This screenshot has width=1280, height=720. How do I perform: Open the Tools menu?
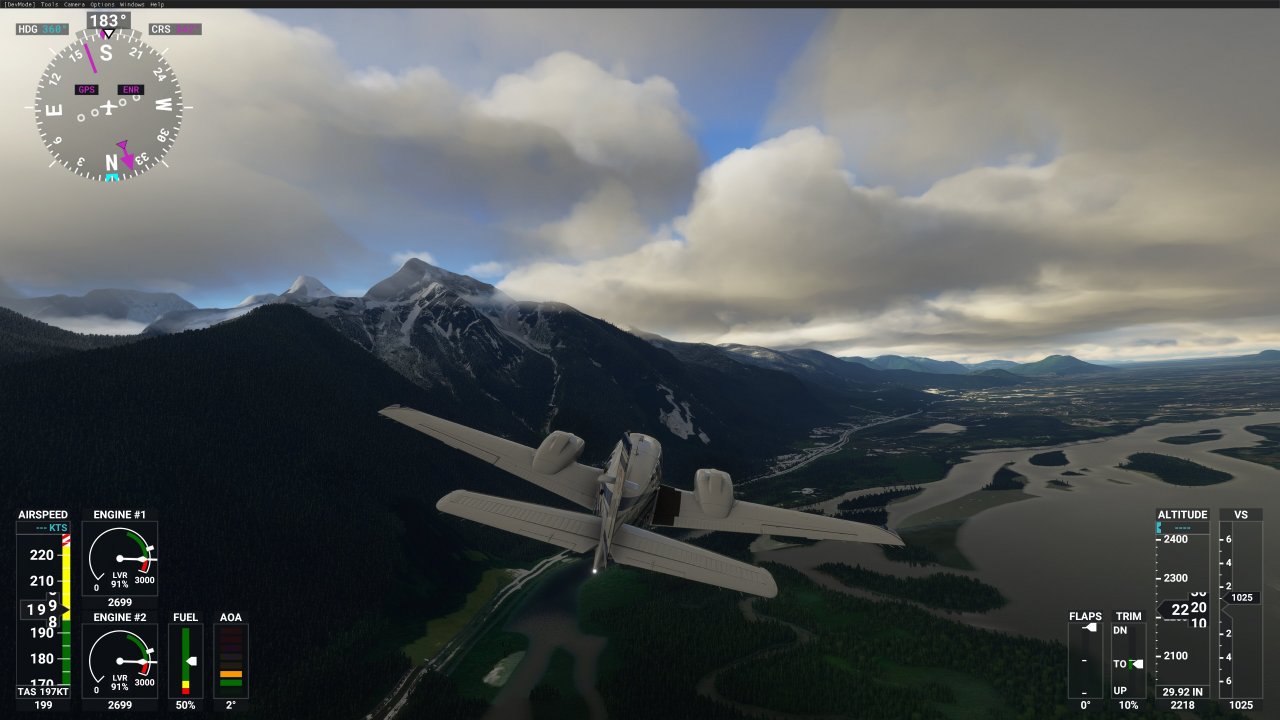49,4
